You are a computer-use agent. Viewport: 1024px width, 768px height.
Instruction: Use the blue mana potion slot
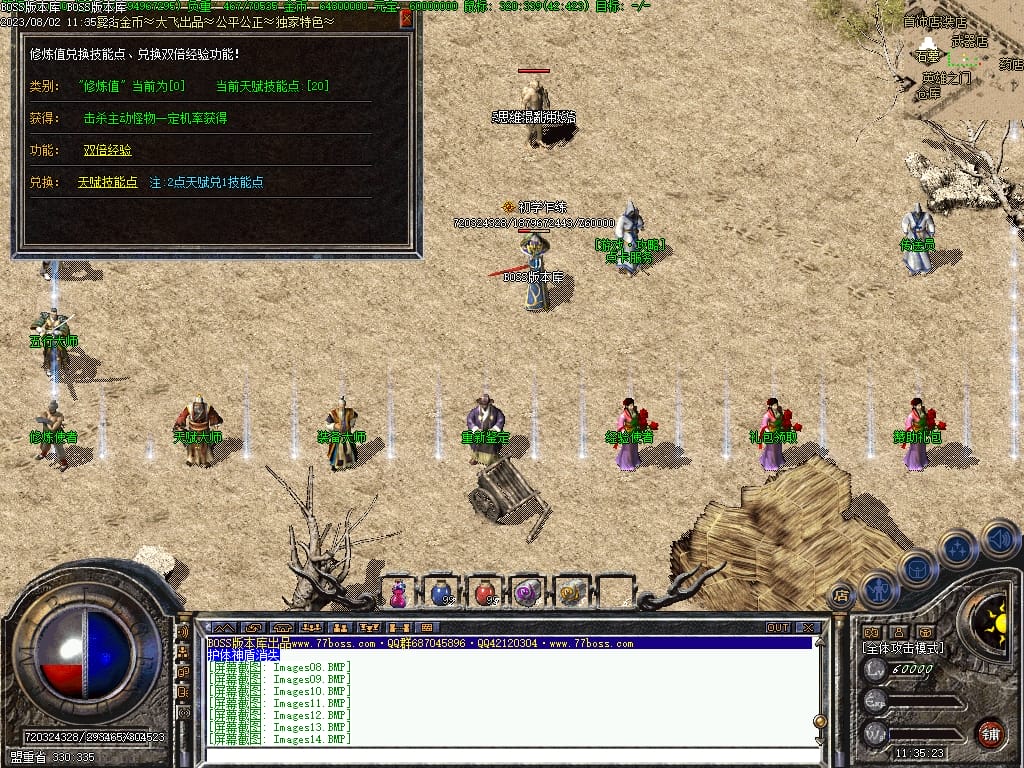(441, 593)
